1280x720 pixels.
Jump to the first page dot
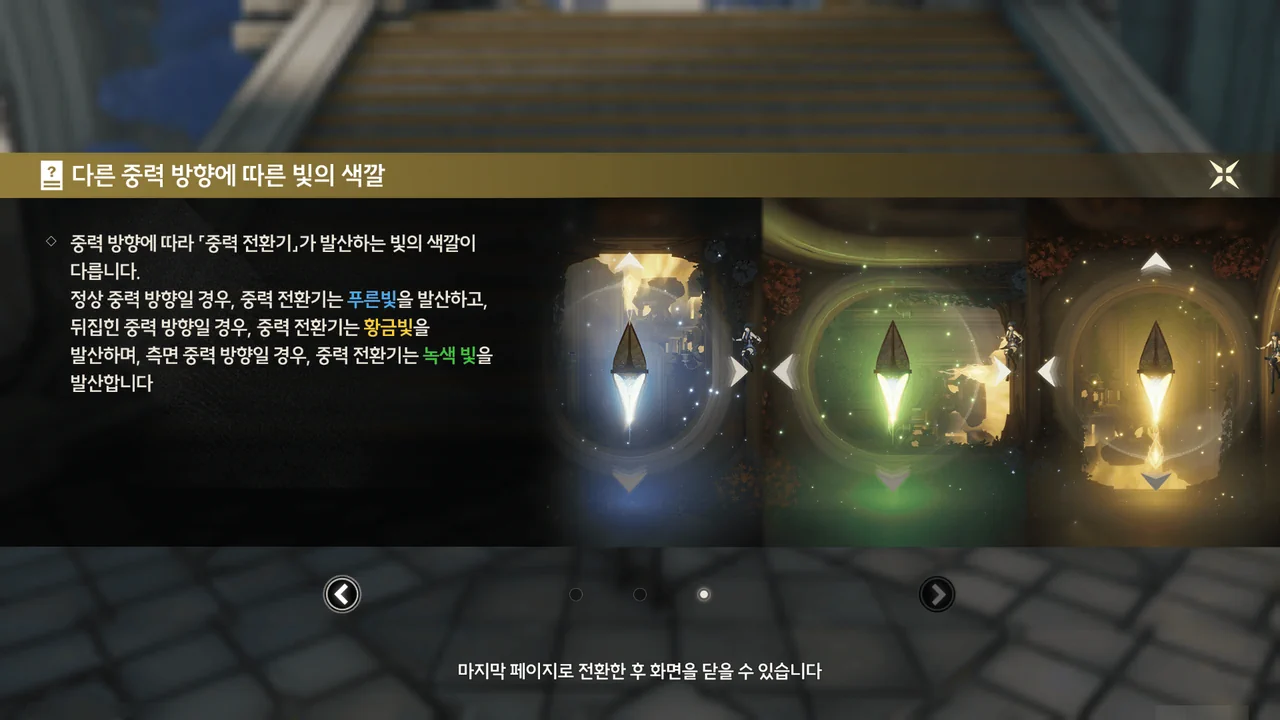(x=576, y=595)
